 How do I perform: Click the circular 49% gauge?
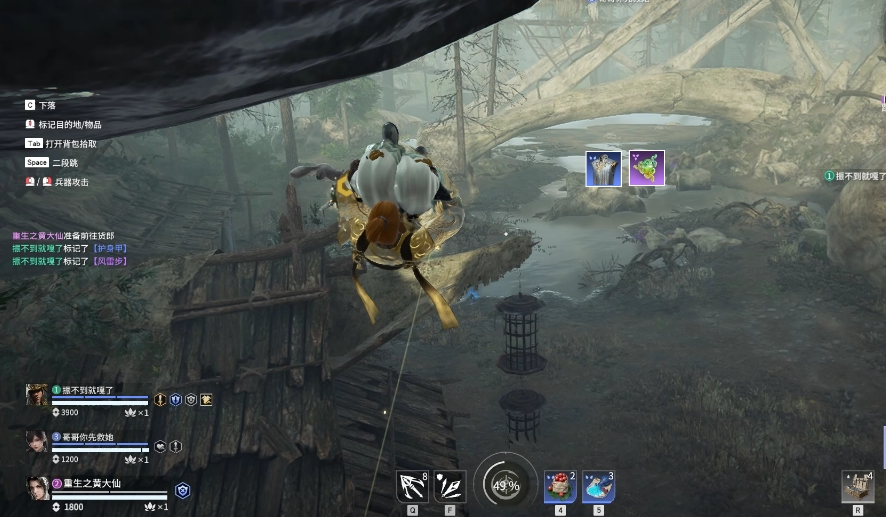point(505,486)
